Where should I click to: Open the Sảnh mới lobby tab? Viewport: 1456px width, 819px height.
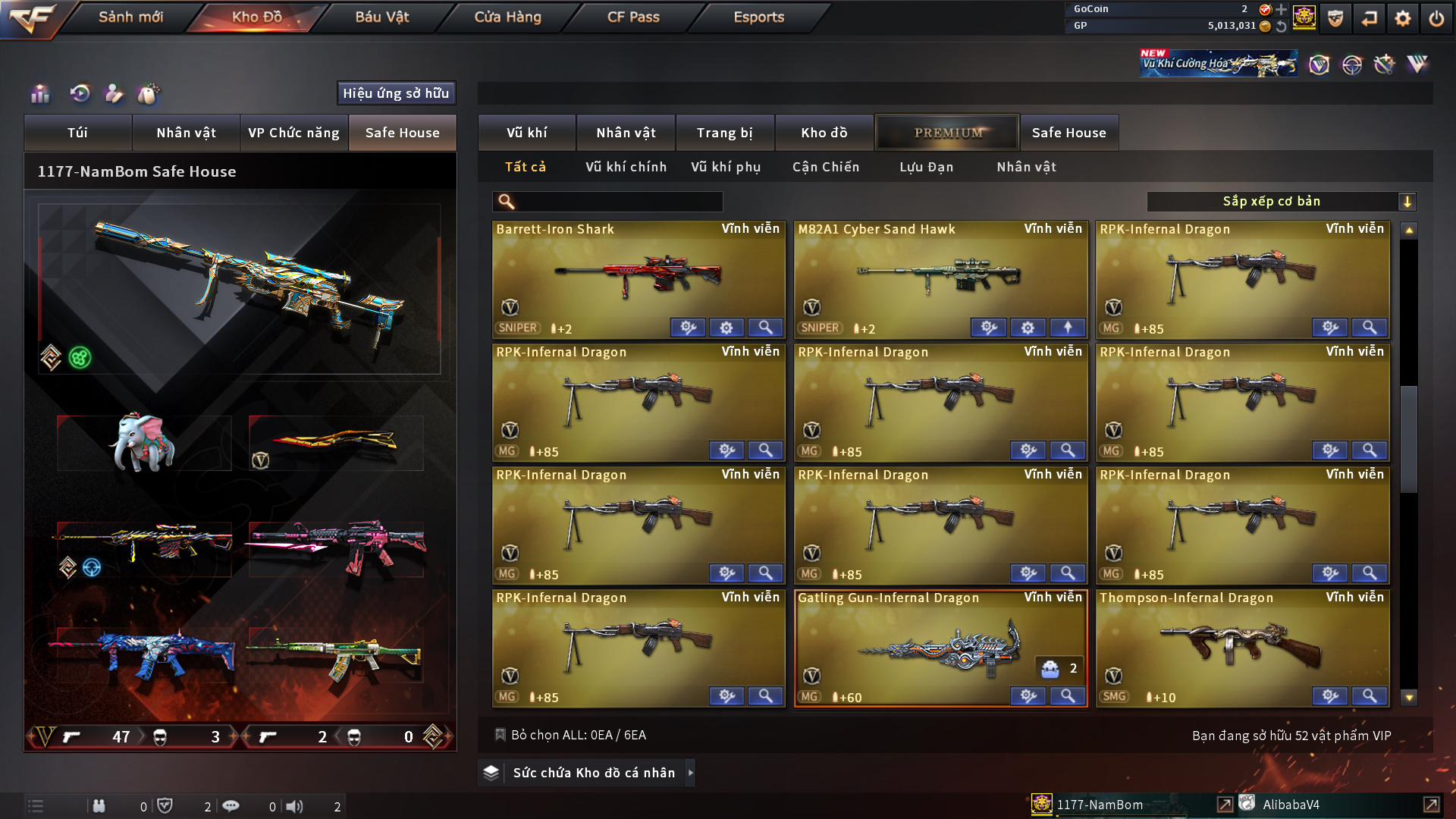[130, 17]
